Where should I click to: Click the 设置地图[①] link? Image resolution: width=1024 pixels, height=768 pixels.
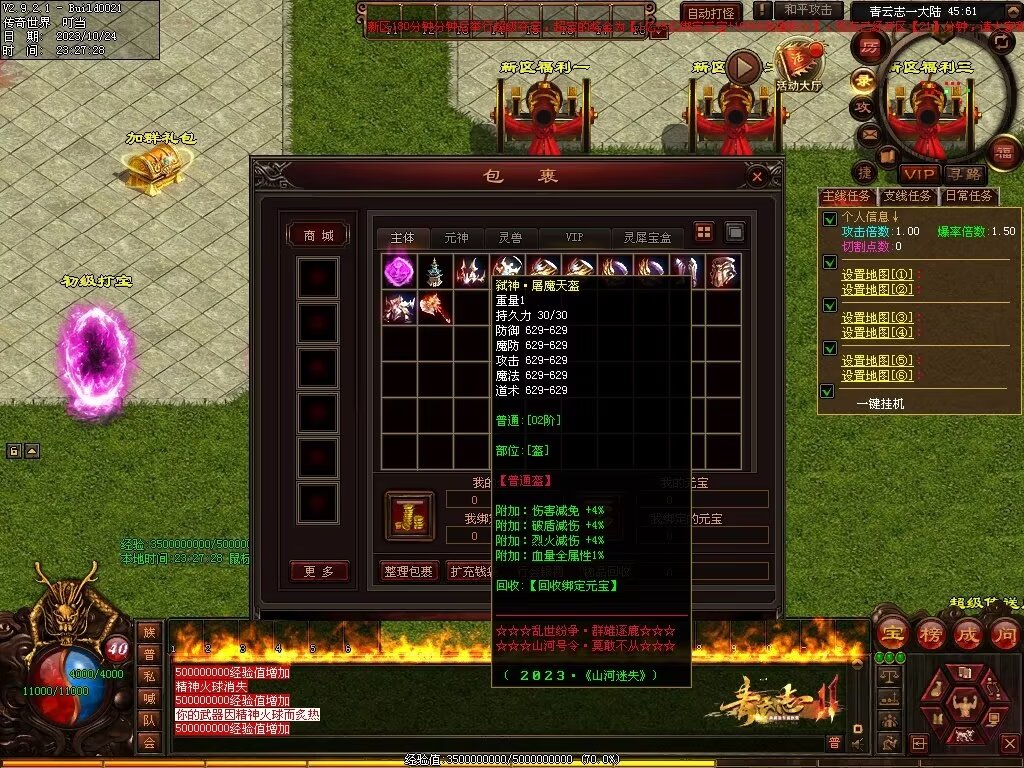877,275
